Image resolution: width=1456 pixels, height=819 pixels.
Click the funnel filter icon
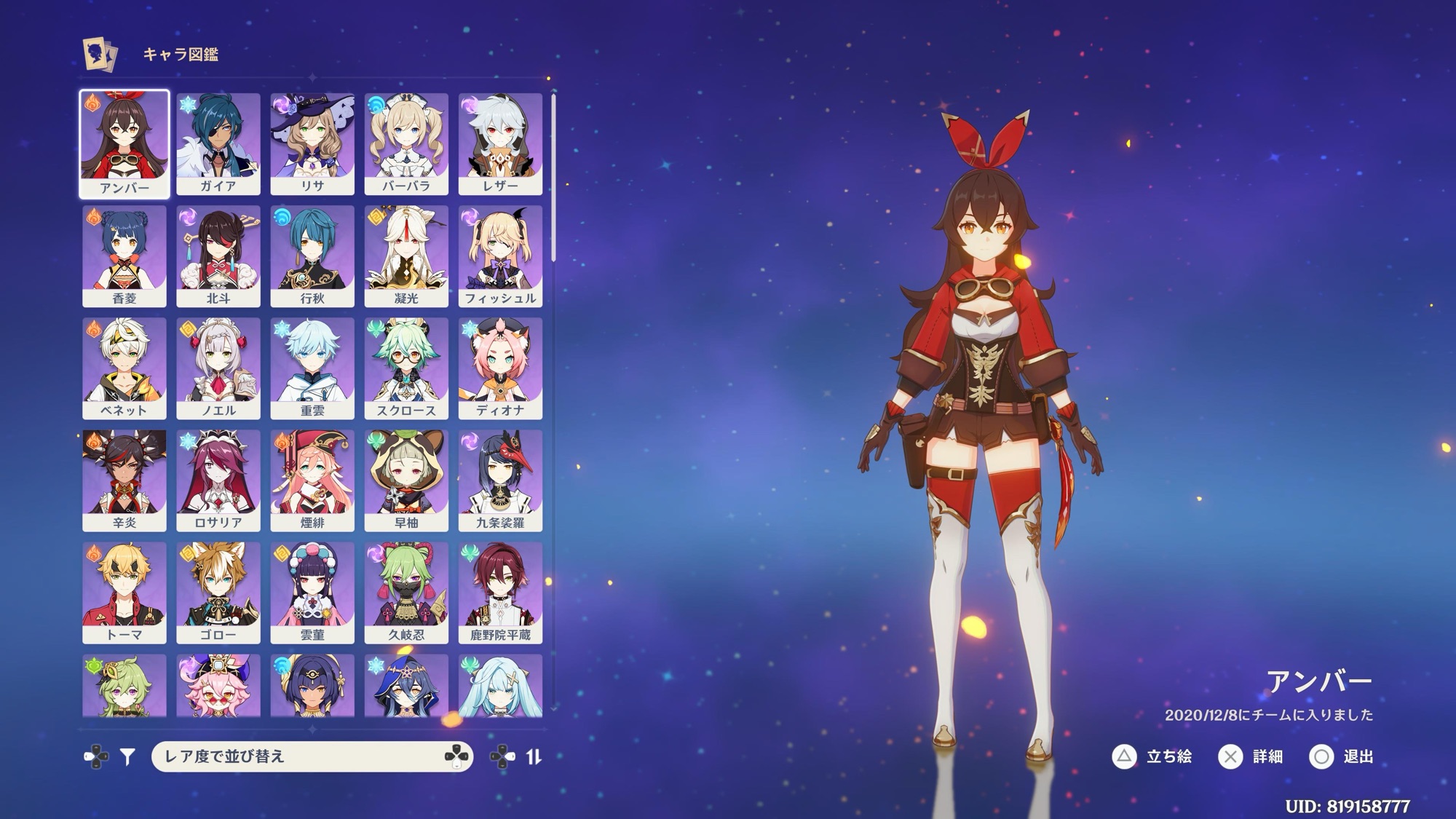click(x=128, y=757)
